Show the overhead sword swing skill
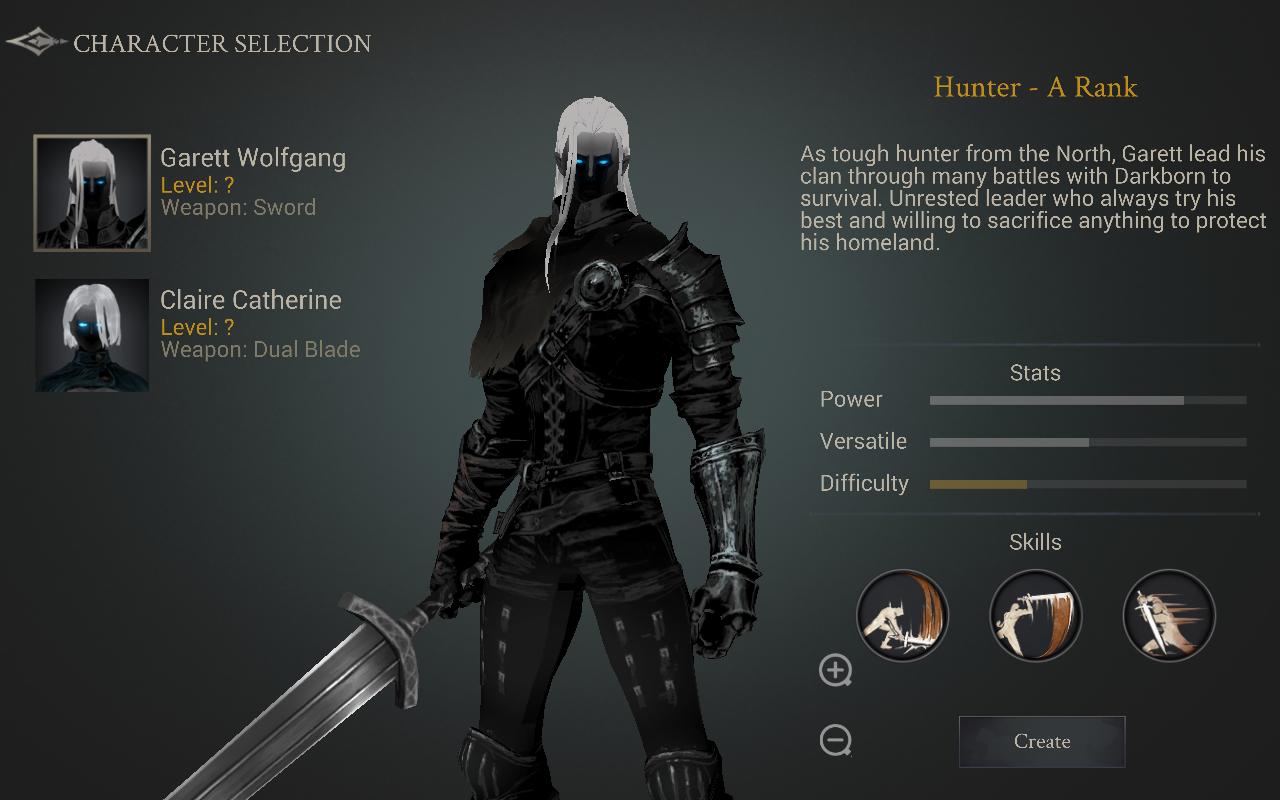Viewport: 1280px width, 800px height. tap(1035, 616)
